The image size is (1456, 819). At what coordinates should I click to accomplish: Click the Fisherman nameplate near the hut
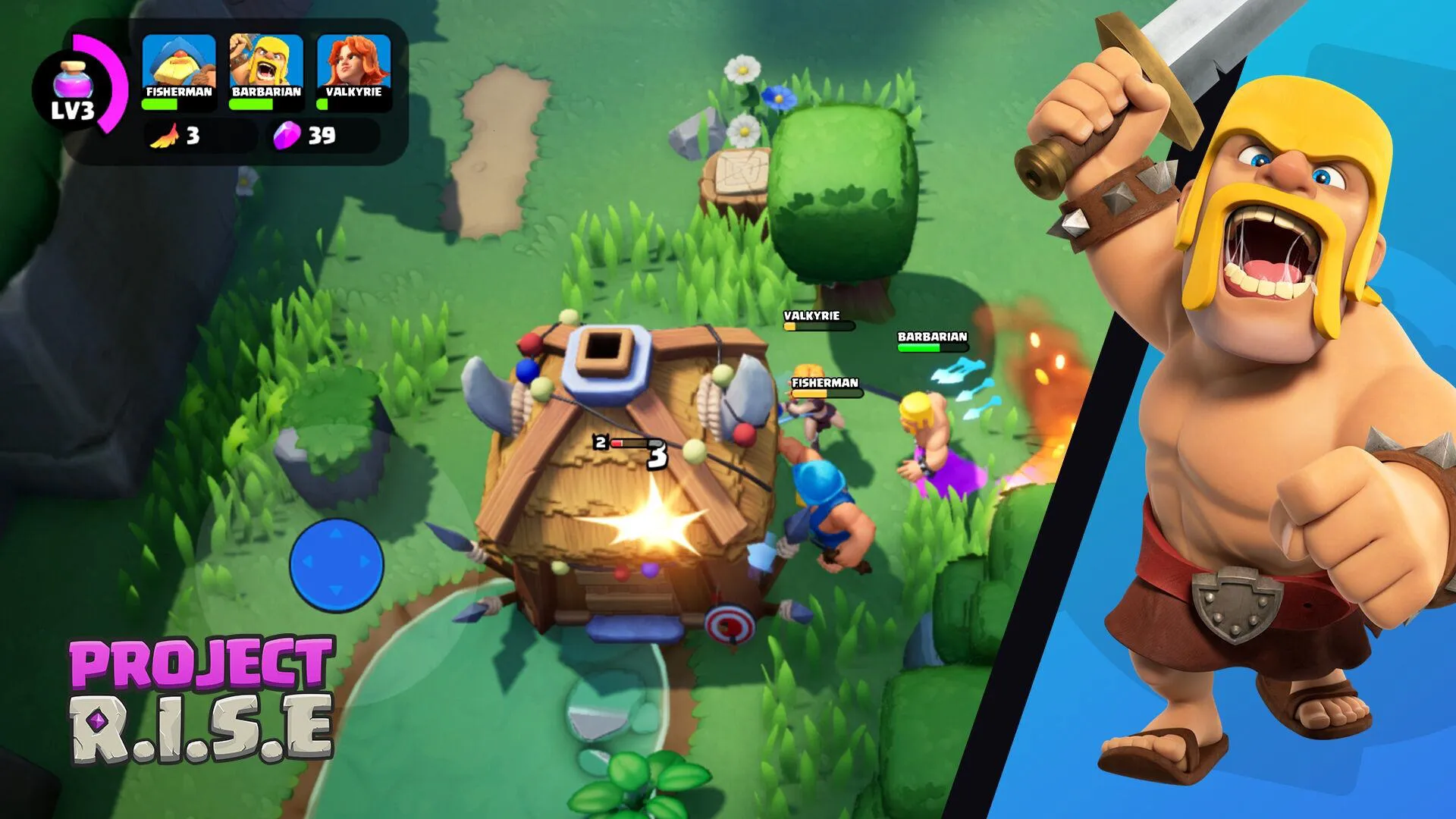[824, 383]
